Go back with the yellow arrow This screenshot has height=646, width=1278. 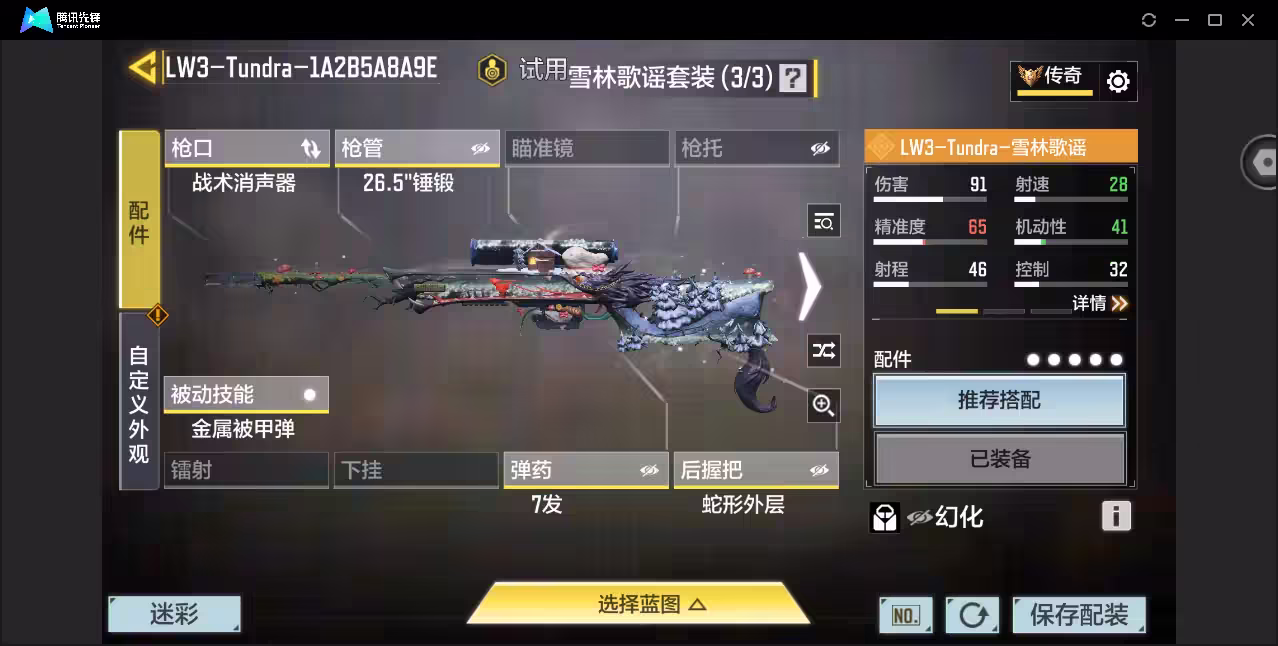[x=143, y=68]
